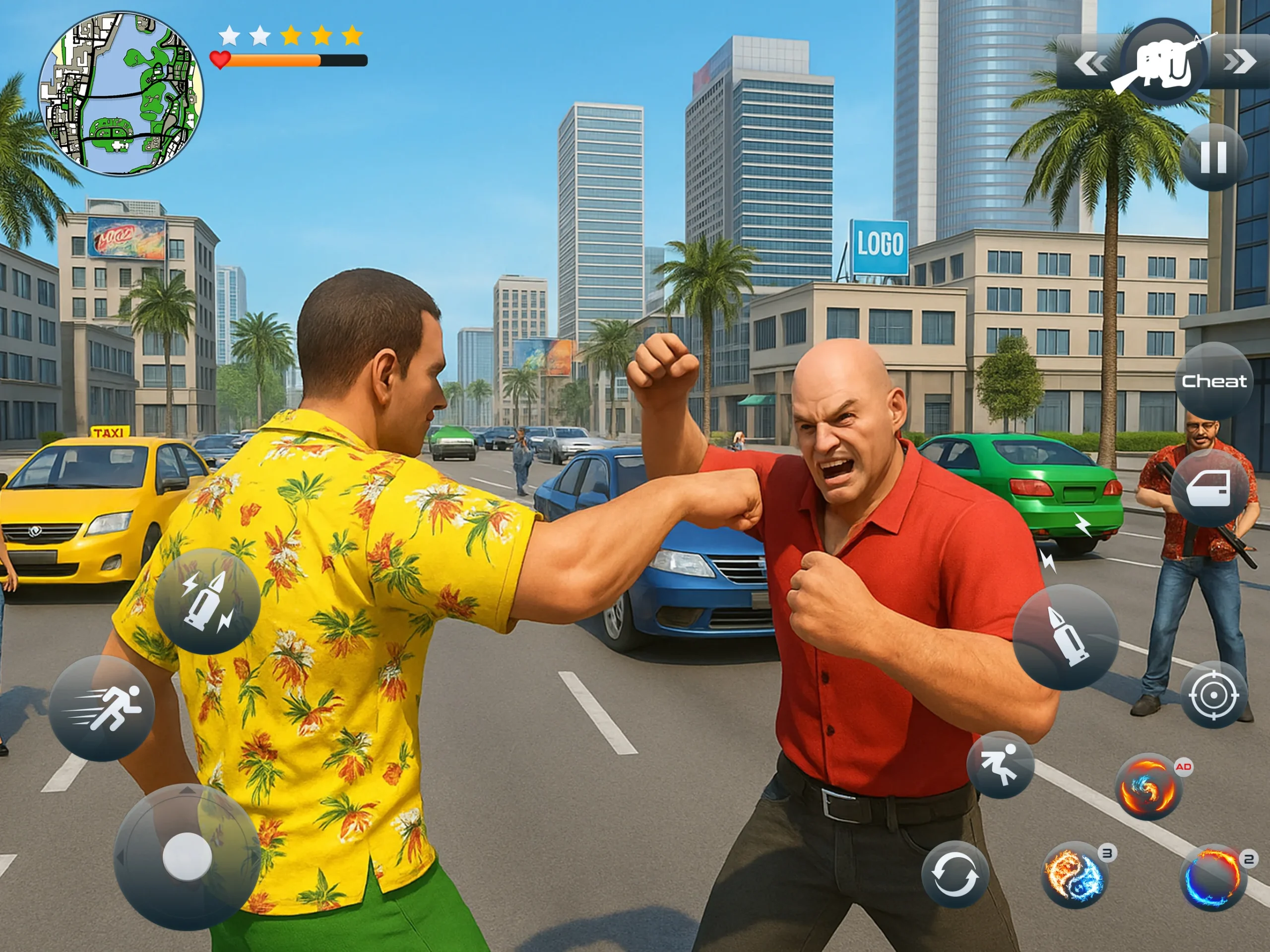Tap the virtual movement joystick knob

click(187, 857)
